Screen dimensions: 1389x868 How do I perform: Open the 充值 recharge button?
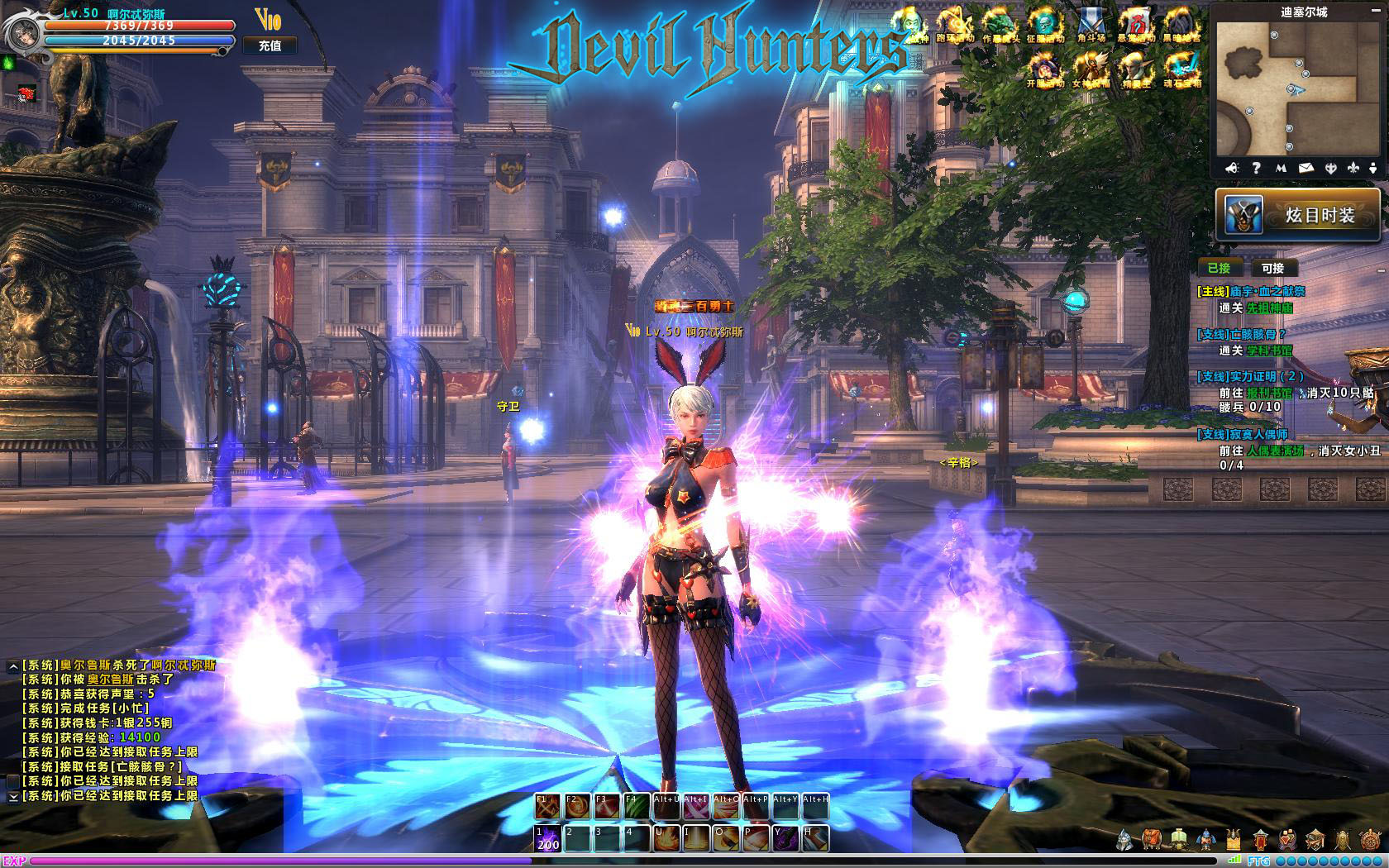(270, 45)
